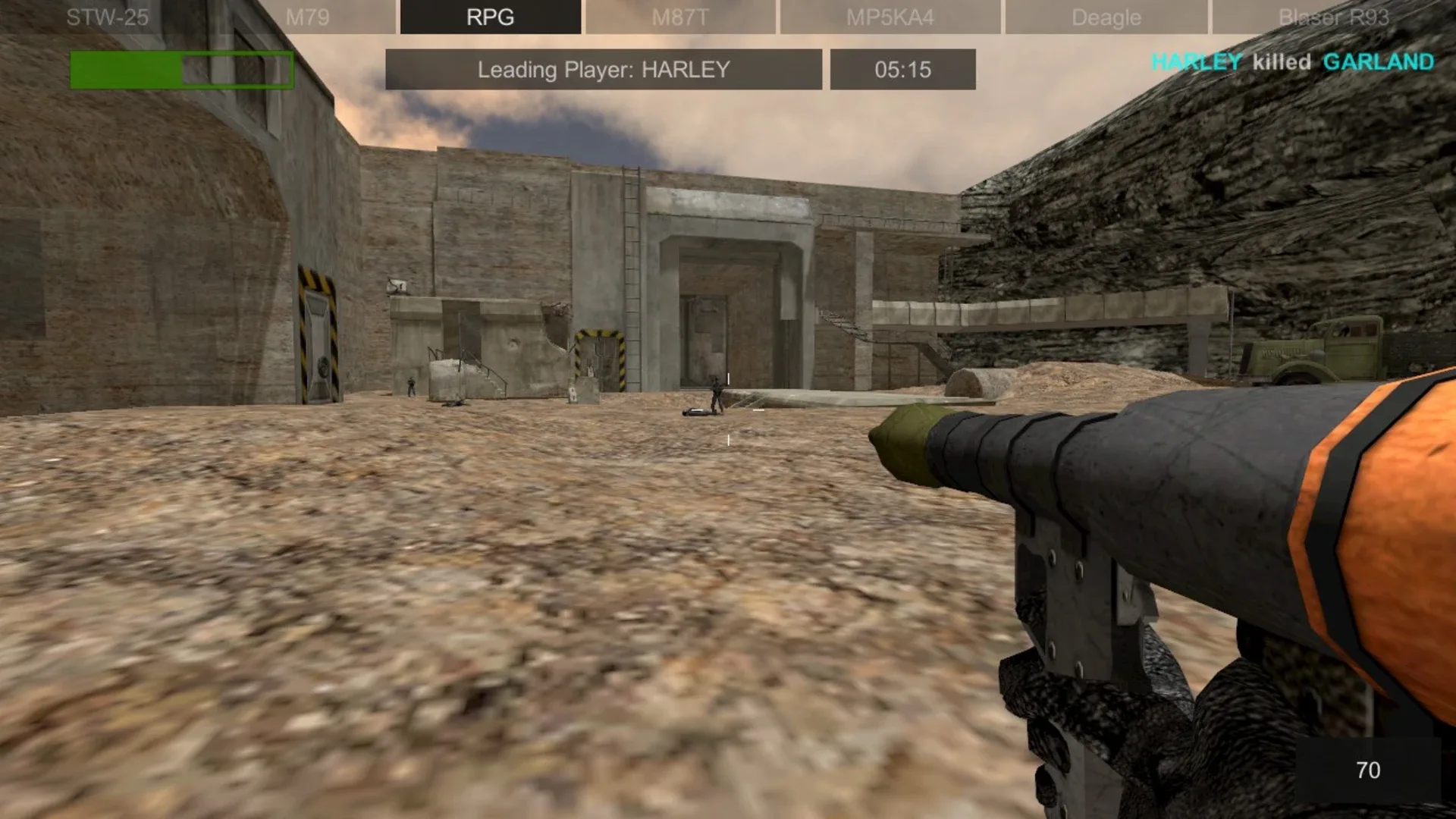The height and width of the screenshot is (819, 1456).
Task: Click the 05:15 countdown timer
Action: coord(902,69)
